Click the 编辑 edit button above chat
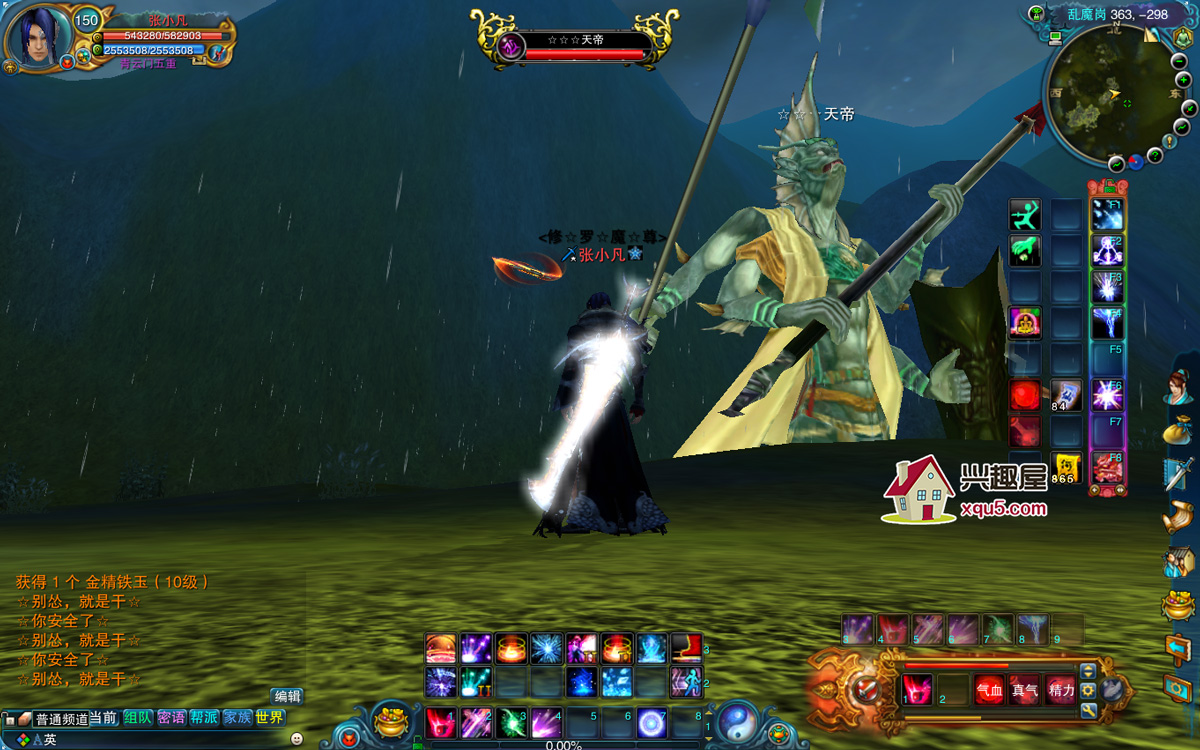1200x750 pixels. click(287, 696)
